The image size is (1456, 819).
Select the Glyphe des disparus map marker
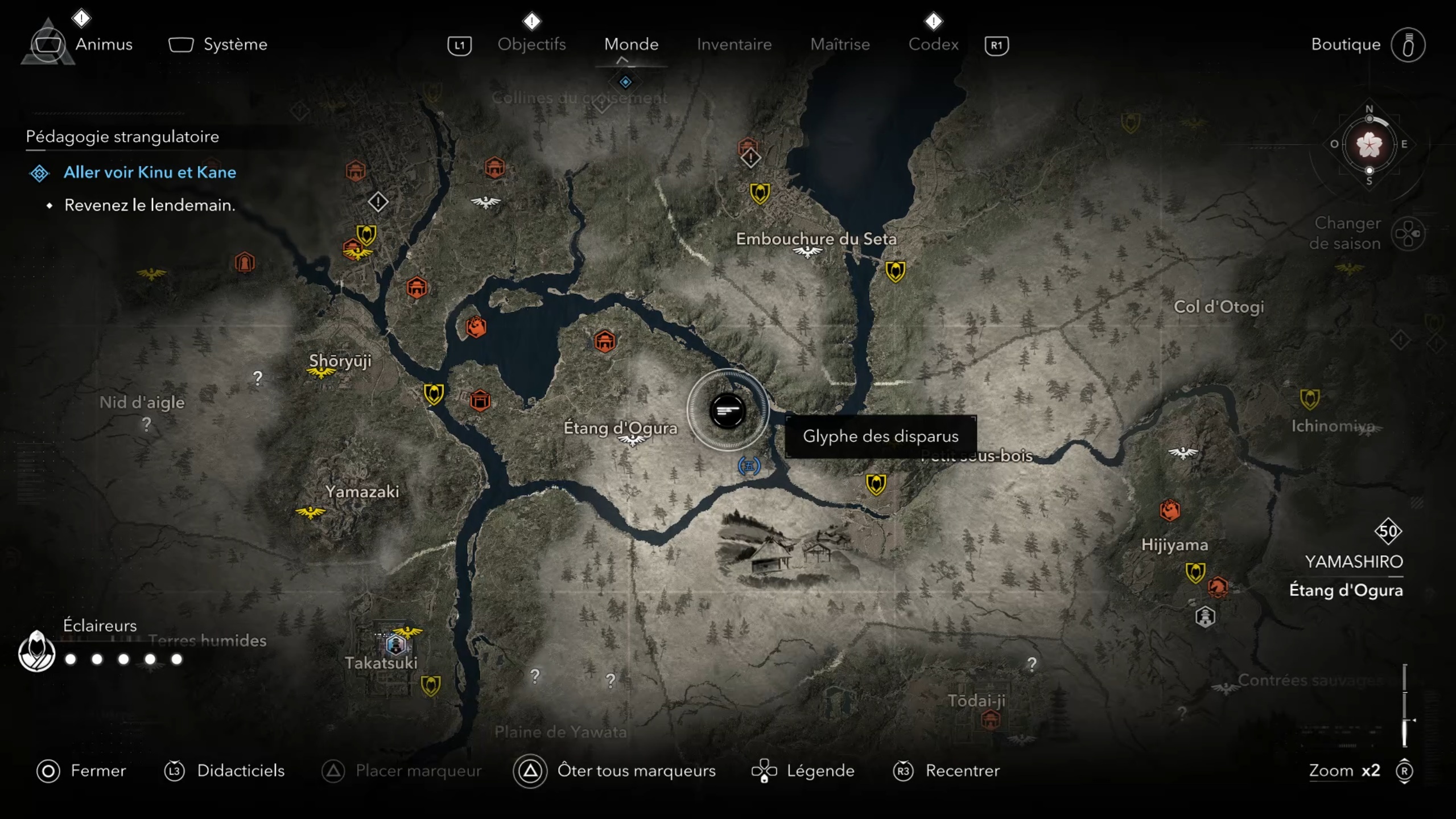click(727, 410)
